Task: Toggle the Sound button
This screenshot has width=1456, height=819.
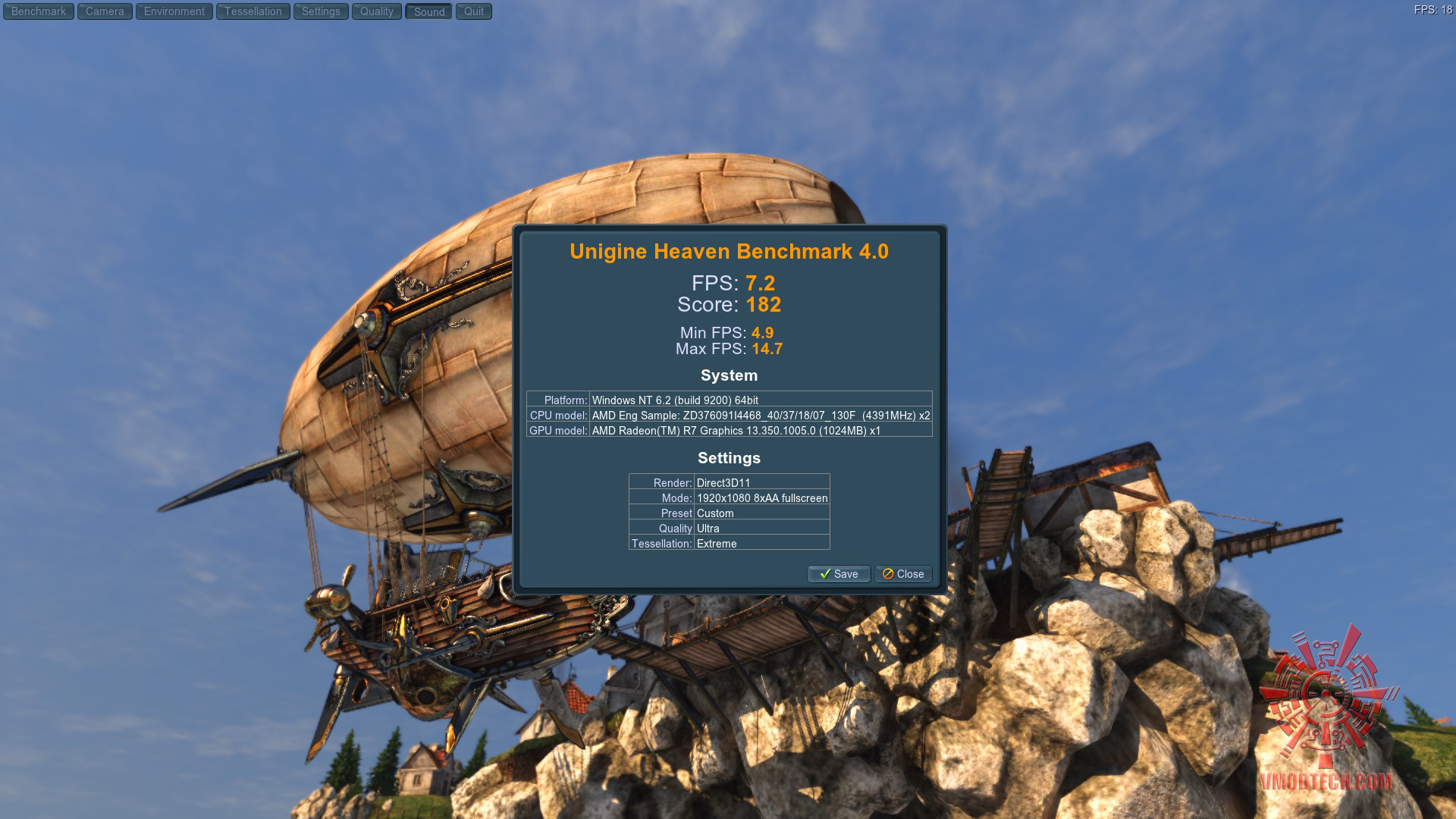Action: pos(429,11)
